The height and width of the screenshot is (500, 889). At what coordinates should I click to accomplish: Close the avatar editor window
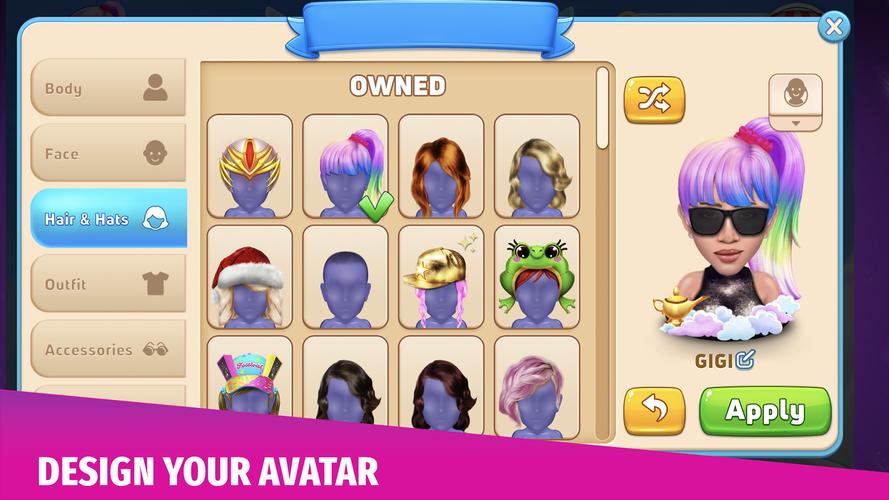point(833,27)
